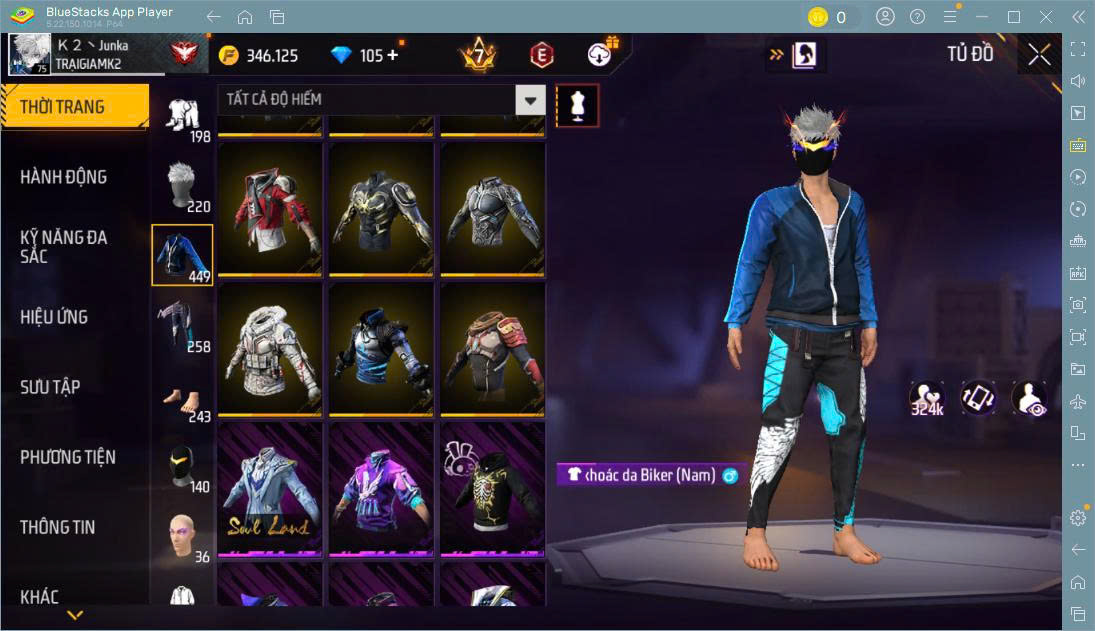The height and width of the screenshot is (631, 1095).
Task: Open the Hiệu Ứng section
Action: point(54,317)
